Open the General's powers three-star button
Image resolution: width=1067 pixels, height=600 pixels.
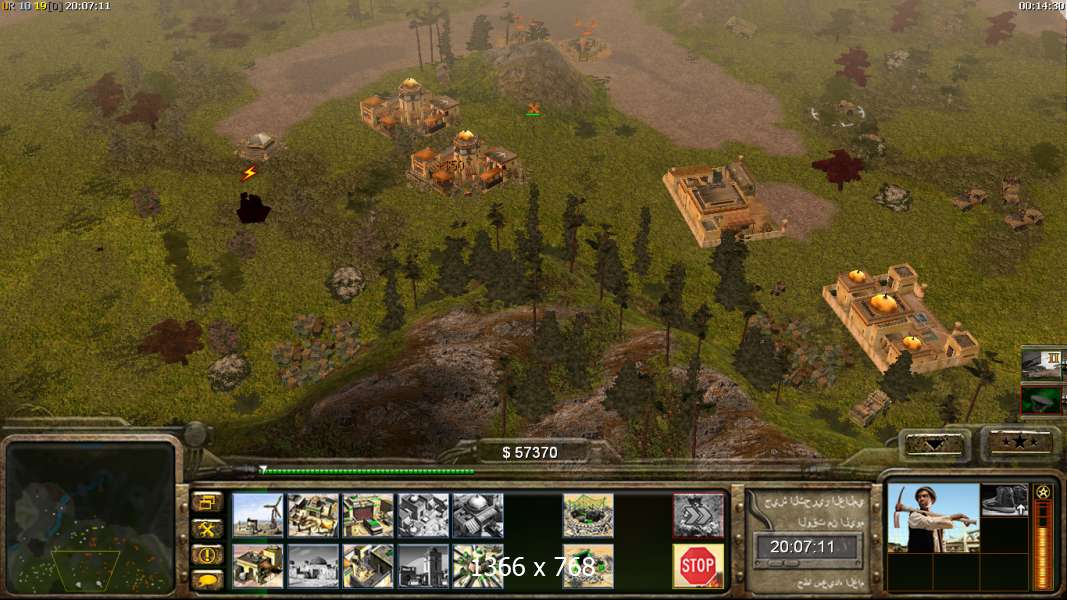point(1021,443)
